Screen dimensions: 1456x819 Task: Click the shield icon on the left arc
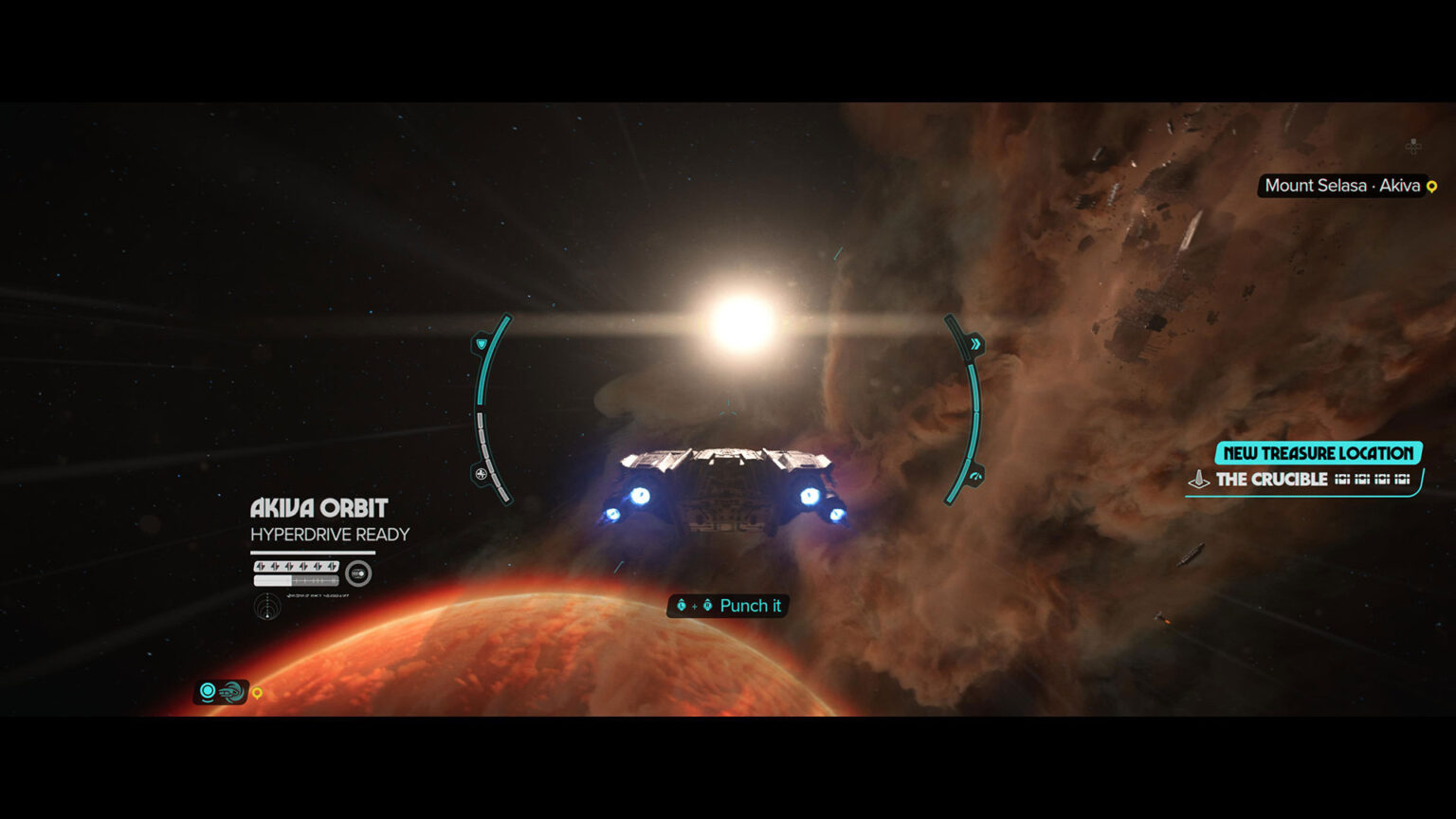pos(482,343)
